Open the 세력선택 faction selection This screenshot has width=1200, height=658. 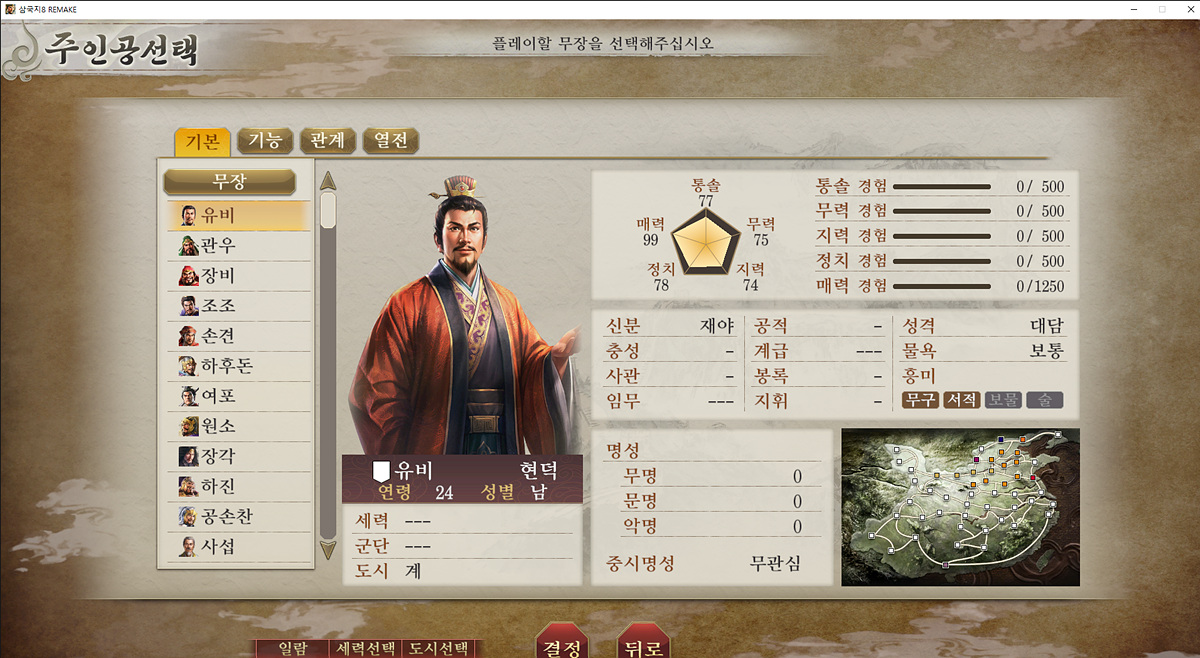click(367, 648)
